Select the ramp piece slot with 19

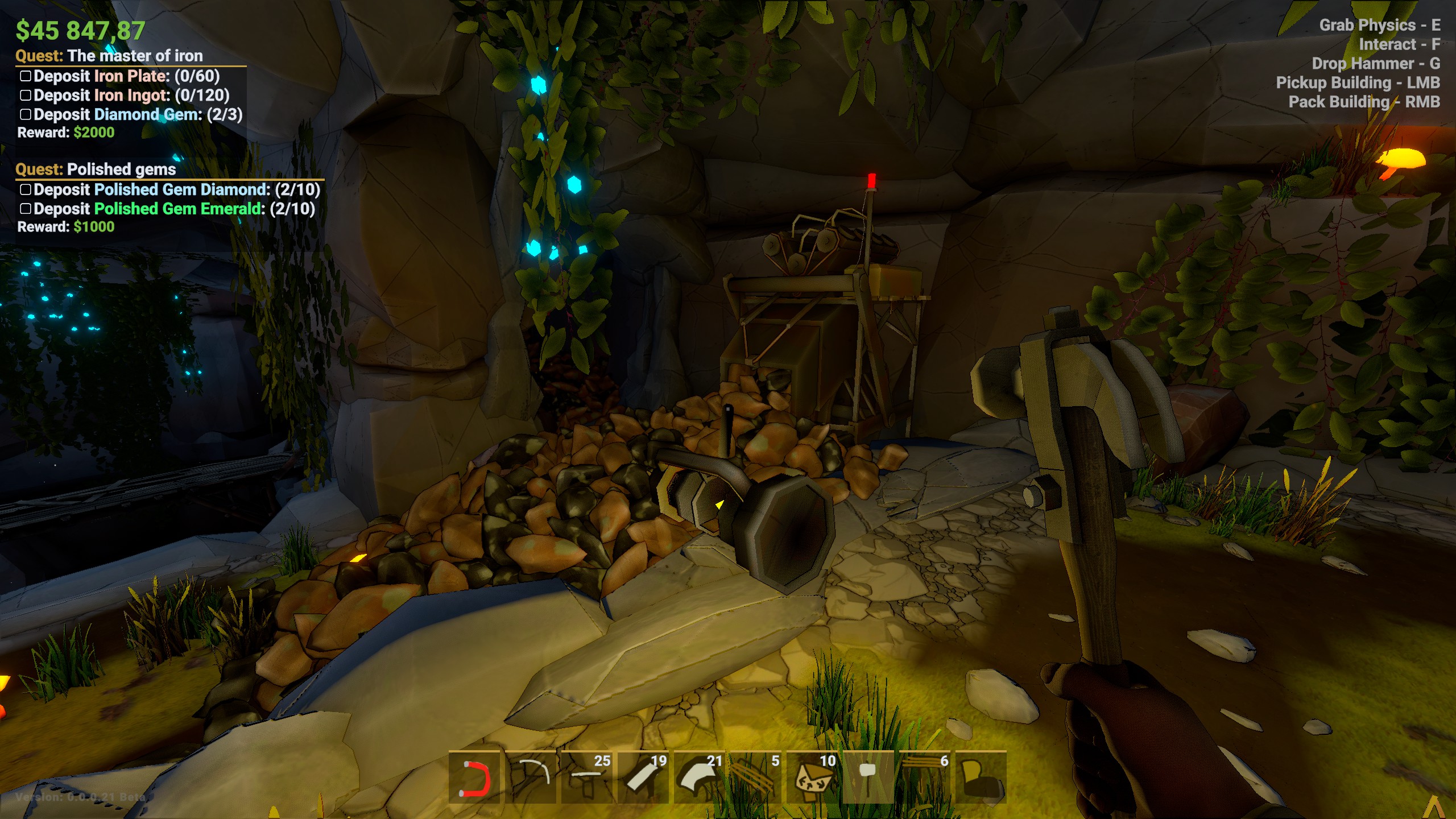pyautogui.click(x=643, y=777)
